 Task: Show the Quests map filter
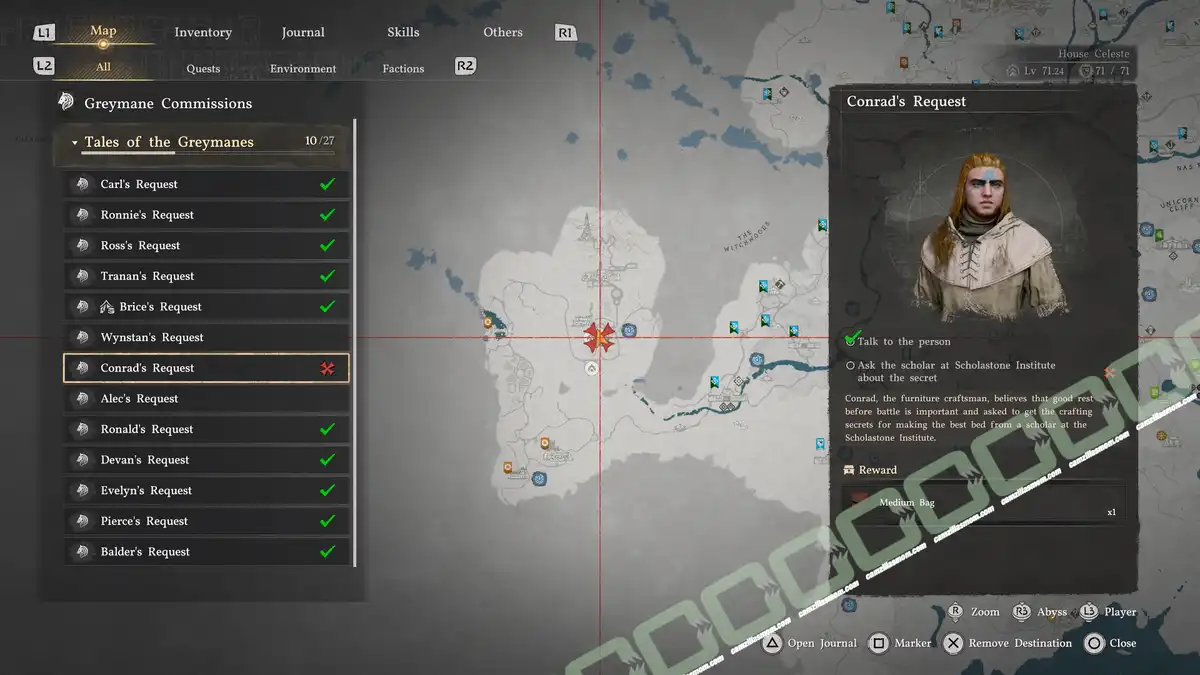(x=203, y=68)
